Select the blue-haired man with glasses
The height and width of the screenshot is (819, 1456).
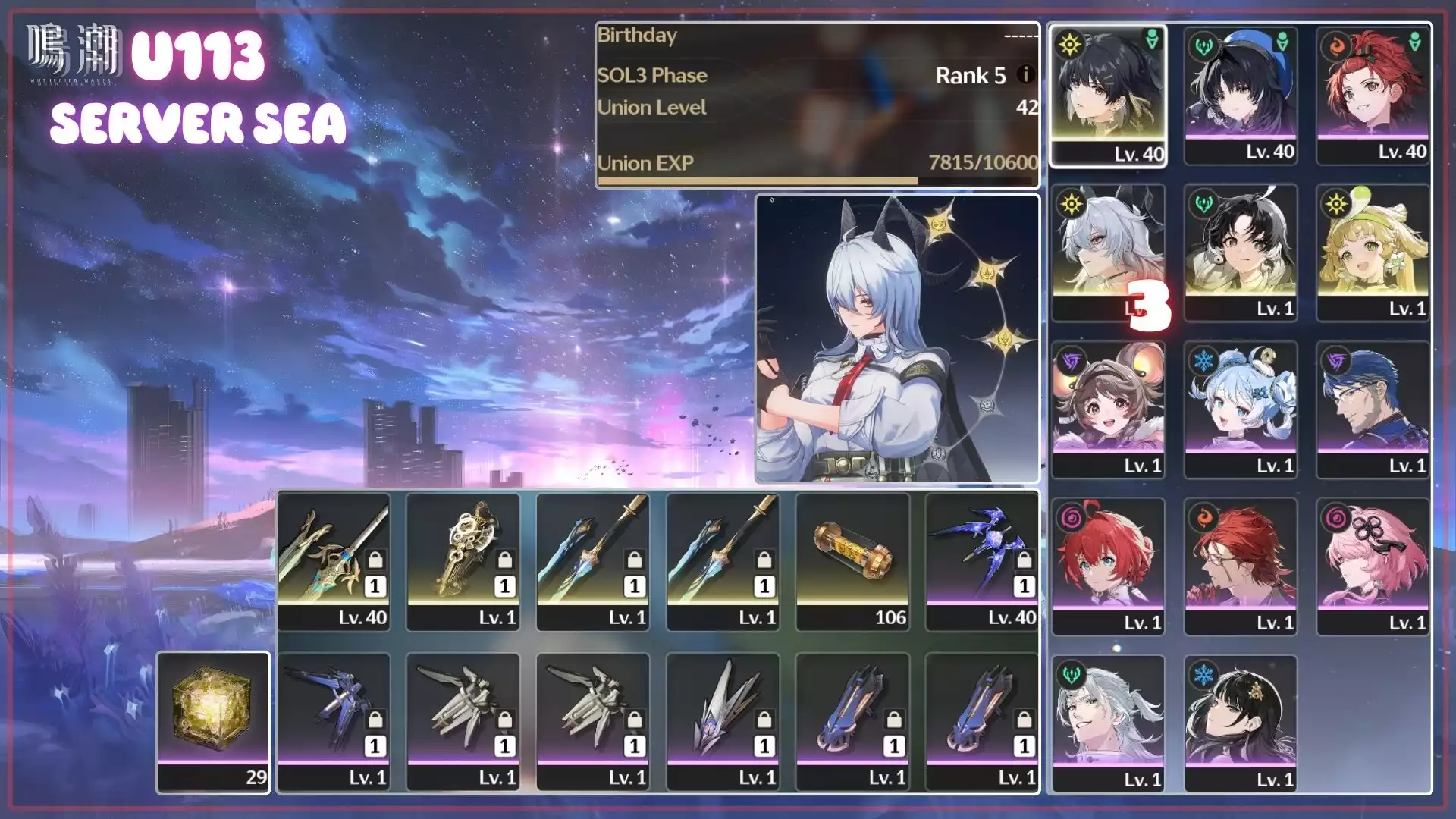coord(1373,409)
